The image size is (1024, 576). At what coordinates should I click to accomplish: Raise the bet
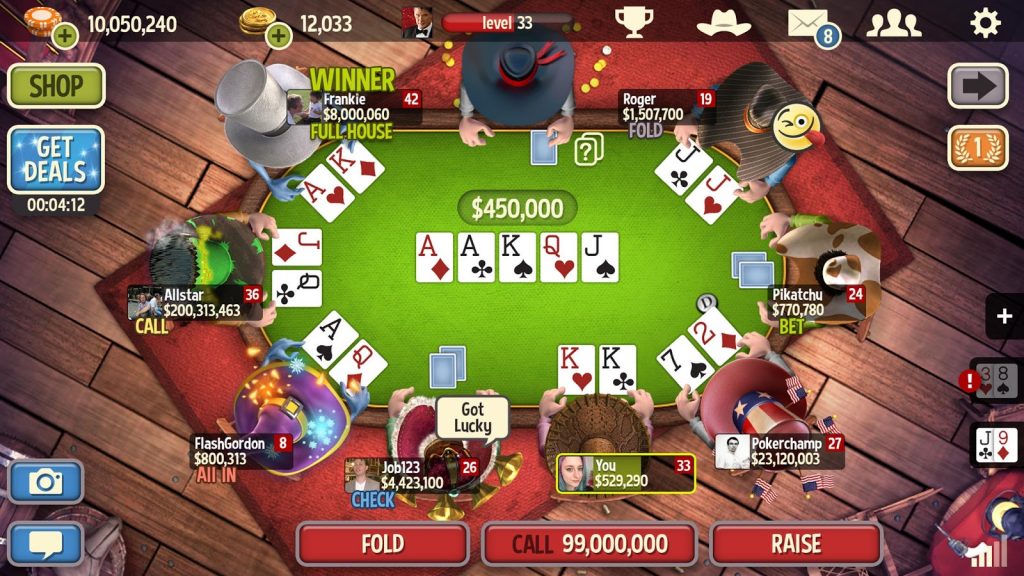click(796, 544)
